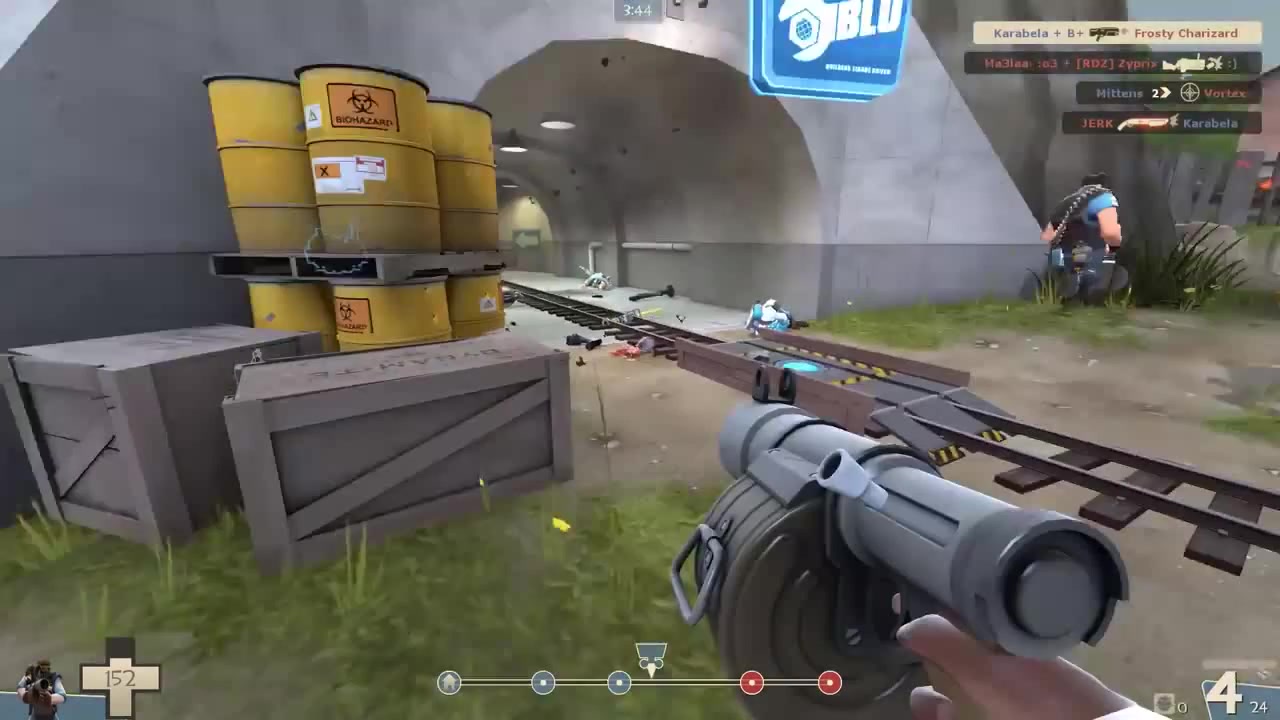Viewport: 1280px width, 720px height.
Task: Click the payload cart icon on the track
Action: 651,656
